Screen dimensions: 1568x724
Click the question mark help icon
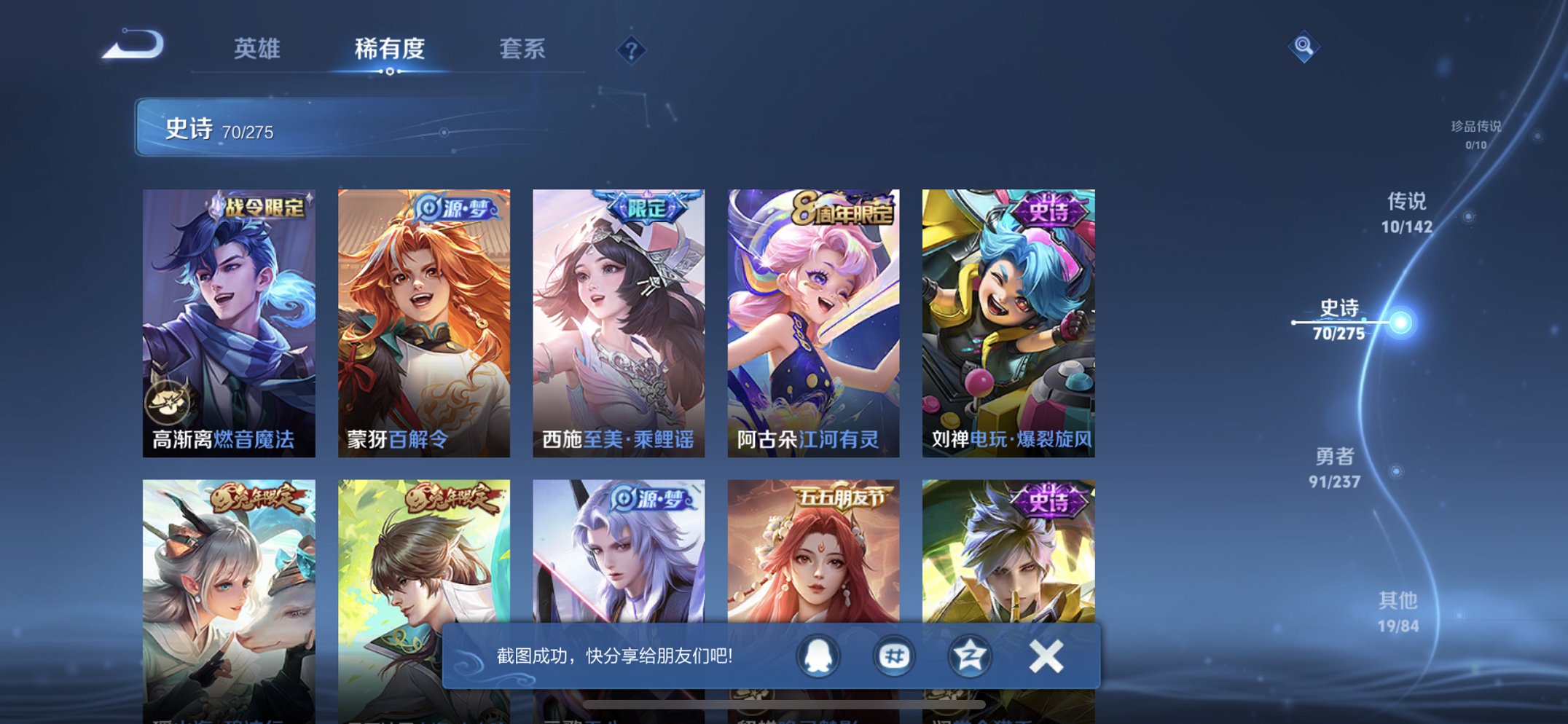pyautogui.click(x=632, y=50)
